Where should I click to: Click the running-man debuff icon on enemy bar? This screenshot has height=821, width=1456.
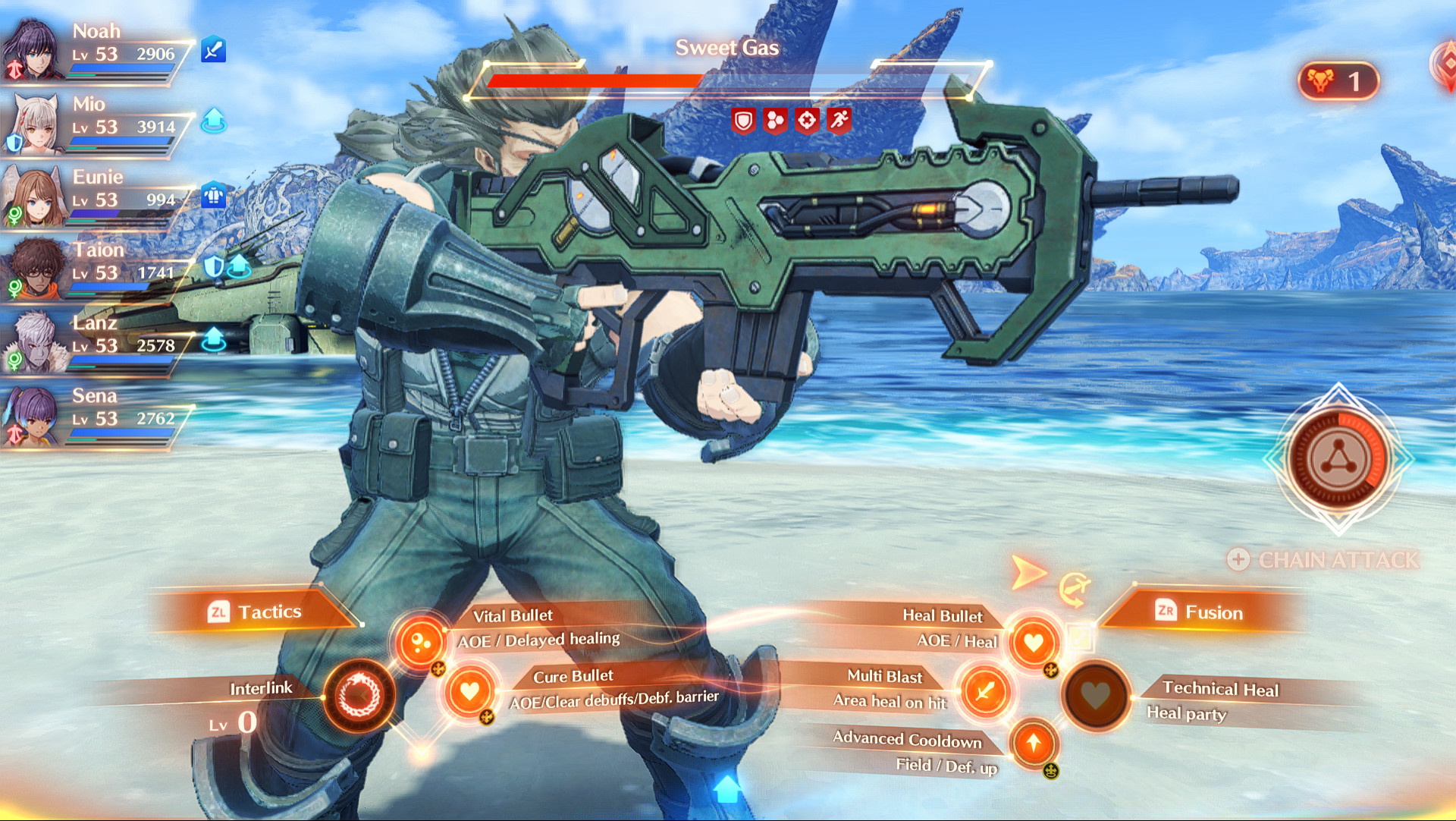839,120
